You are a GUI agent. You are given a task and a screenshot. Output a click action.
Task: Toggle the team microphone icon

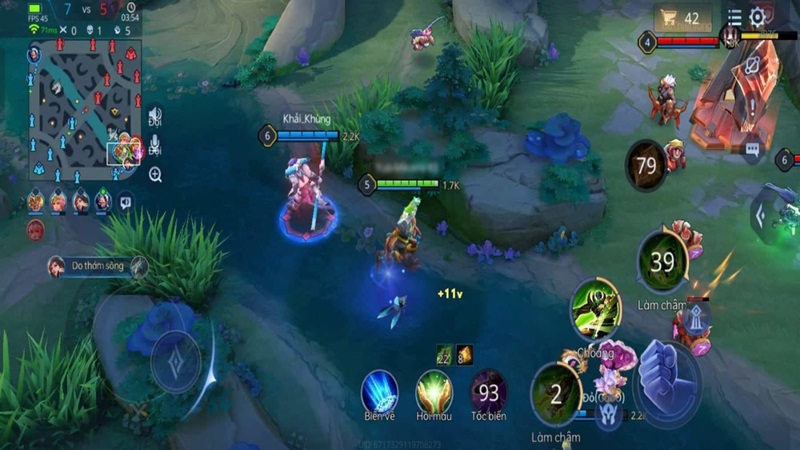155,147
